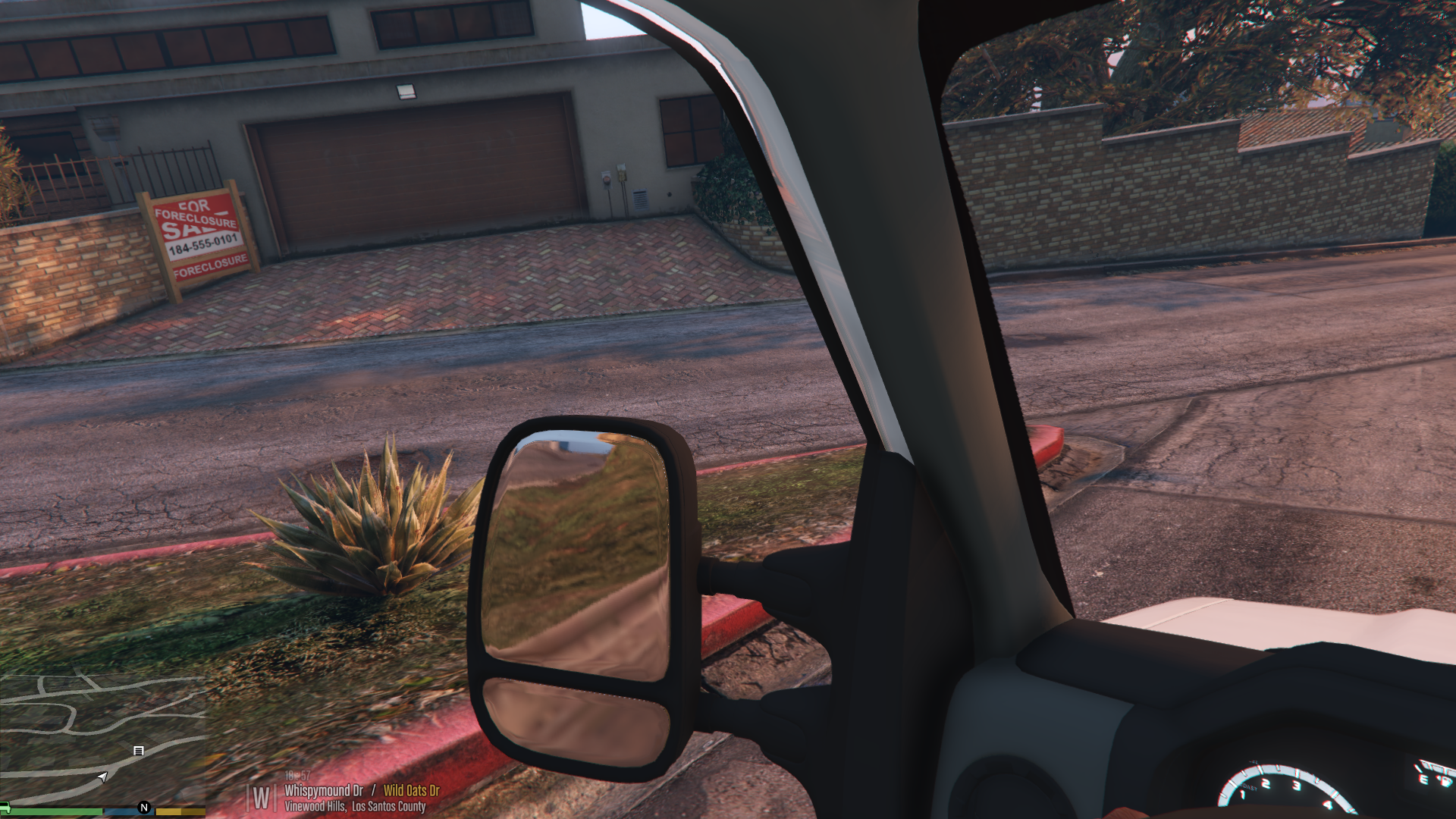
Task: Click the green car icon below the minimap
Action: coord(5,807)
